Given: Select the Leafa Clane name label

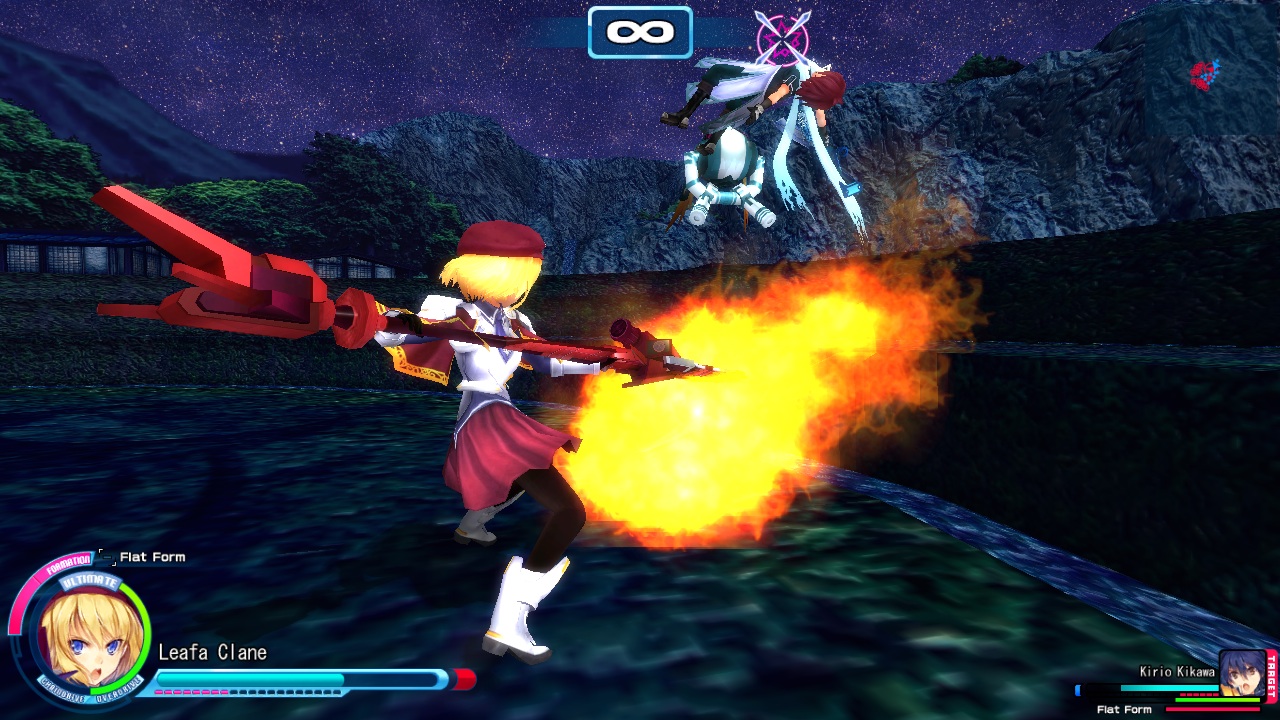Looking at the screenshot, I should pyautogui.click(x=213, y=653).
